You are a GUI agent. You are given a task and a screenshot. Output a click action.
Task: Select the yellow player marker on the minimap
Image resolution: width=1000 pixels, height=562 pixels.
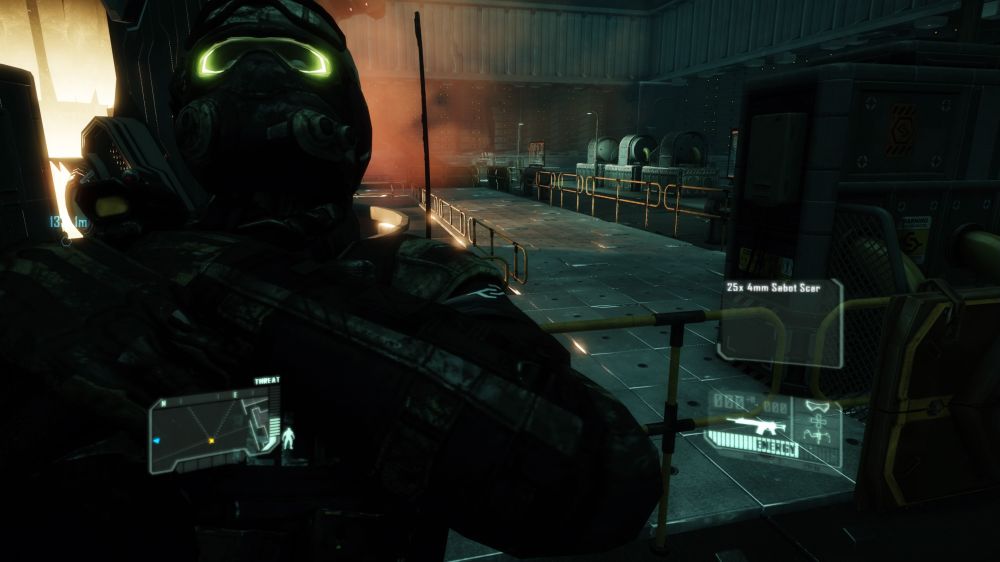[x=211, y=439]
